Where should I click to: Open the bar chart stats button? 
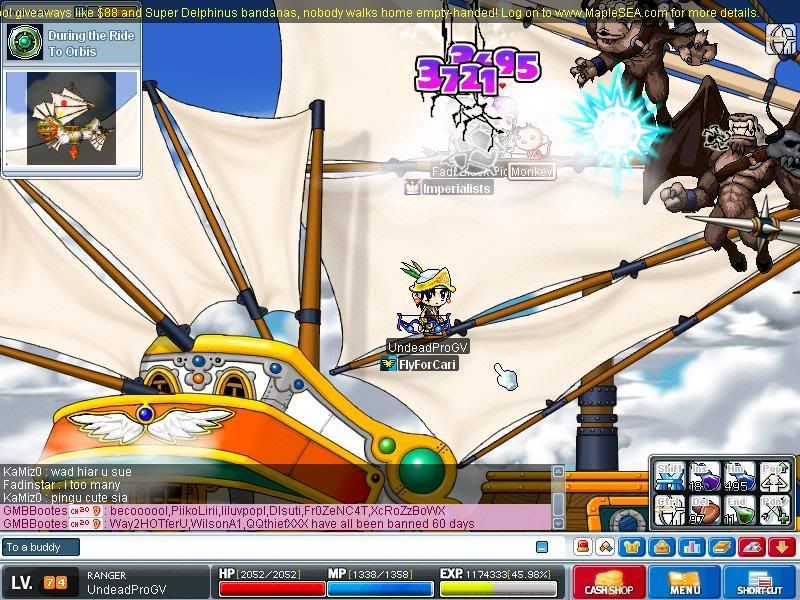coord(691,547)
